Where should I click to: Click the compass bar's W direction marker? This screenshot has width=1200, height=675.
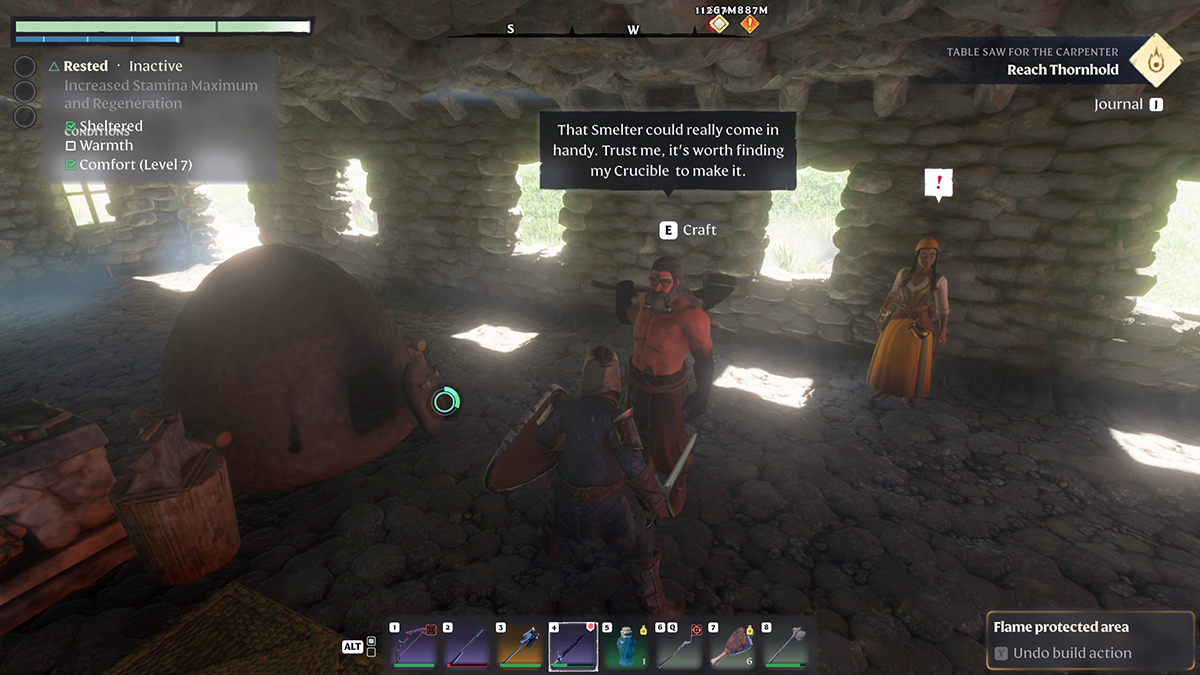click(x=633, y=29)
